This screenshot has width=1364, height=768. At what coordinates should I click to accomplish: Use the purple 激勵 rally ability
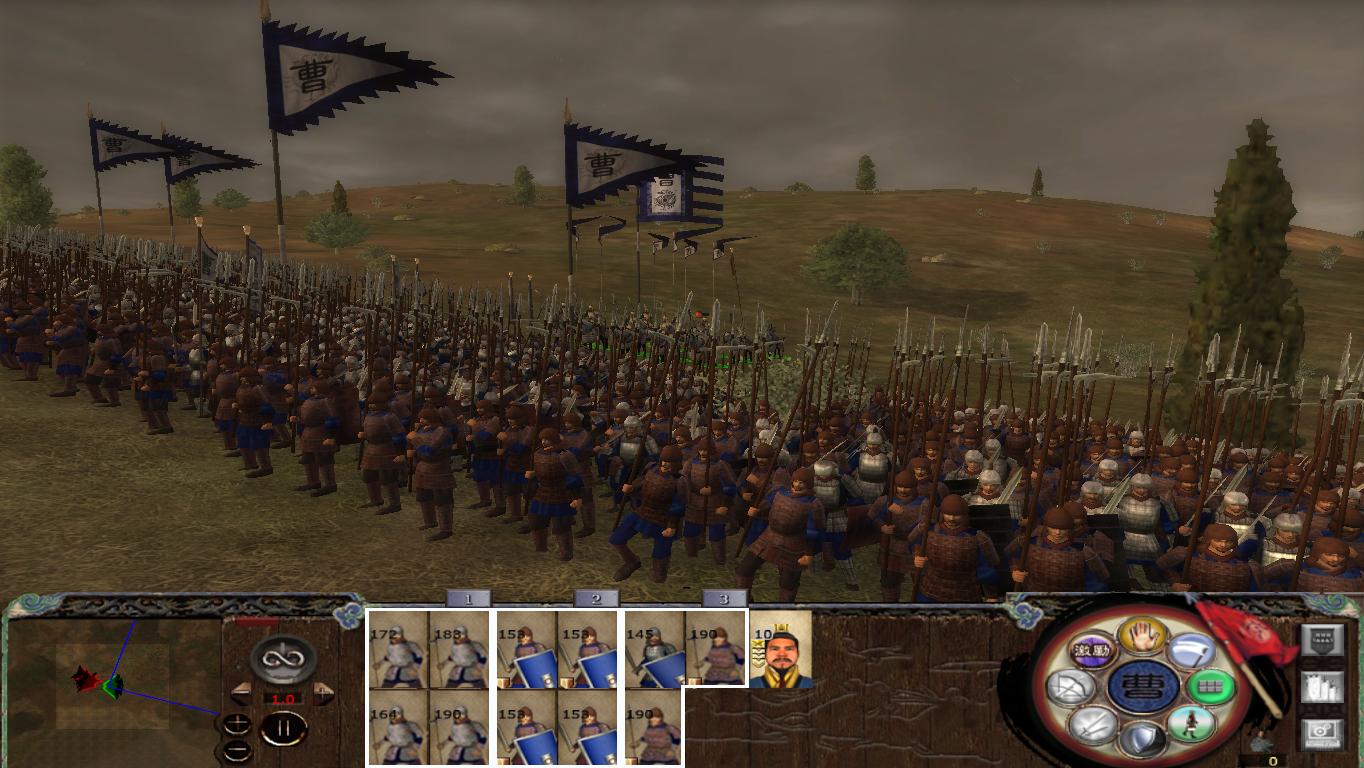click(x=1092, y=650)
